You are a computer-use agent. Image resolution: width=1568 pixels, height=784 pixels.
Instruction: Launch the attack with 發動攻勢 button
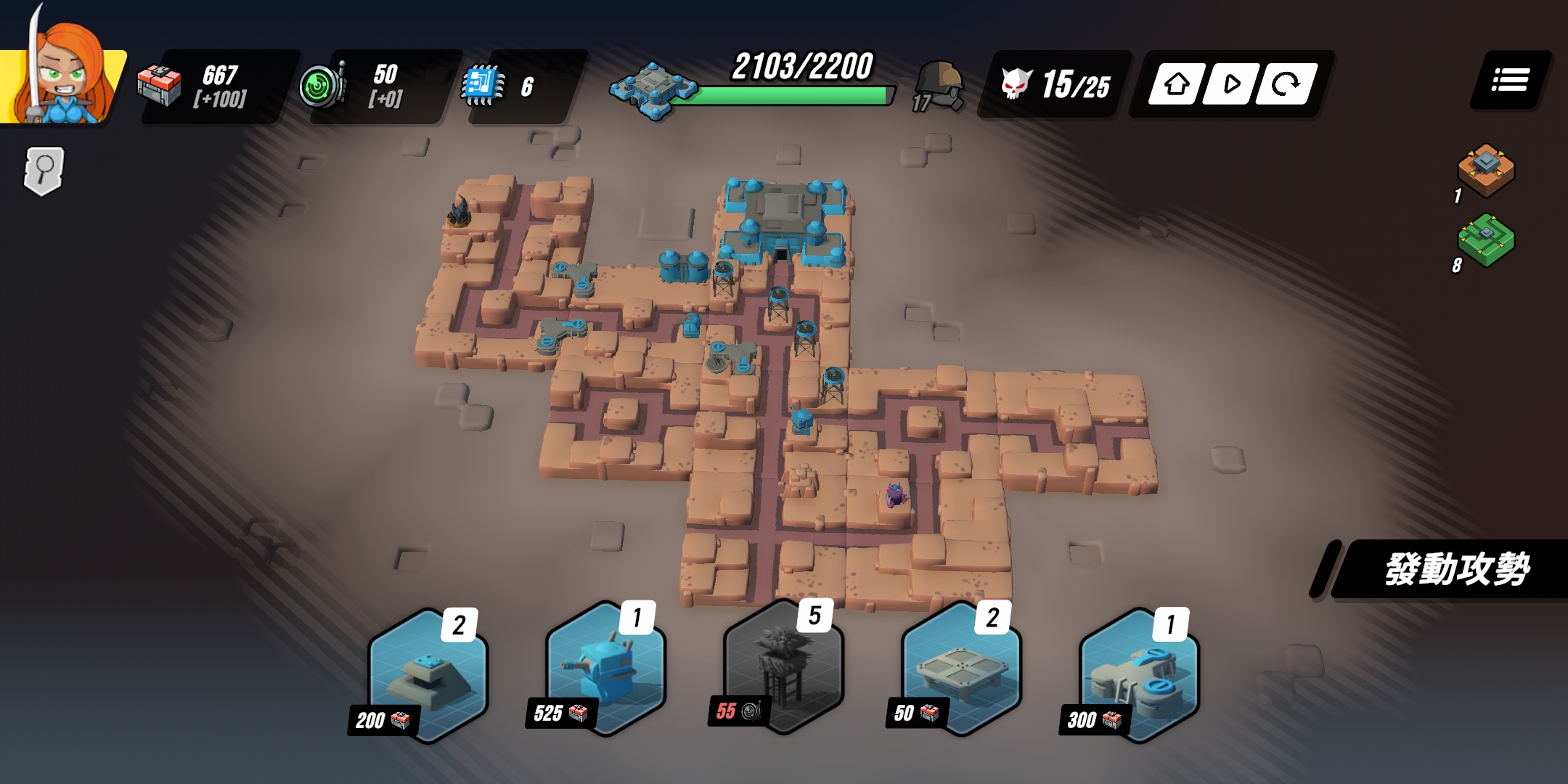click(x=1455, y=569)
